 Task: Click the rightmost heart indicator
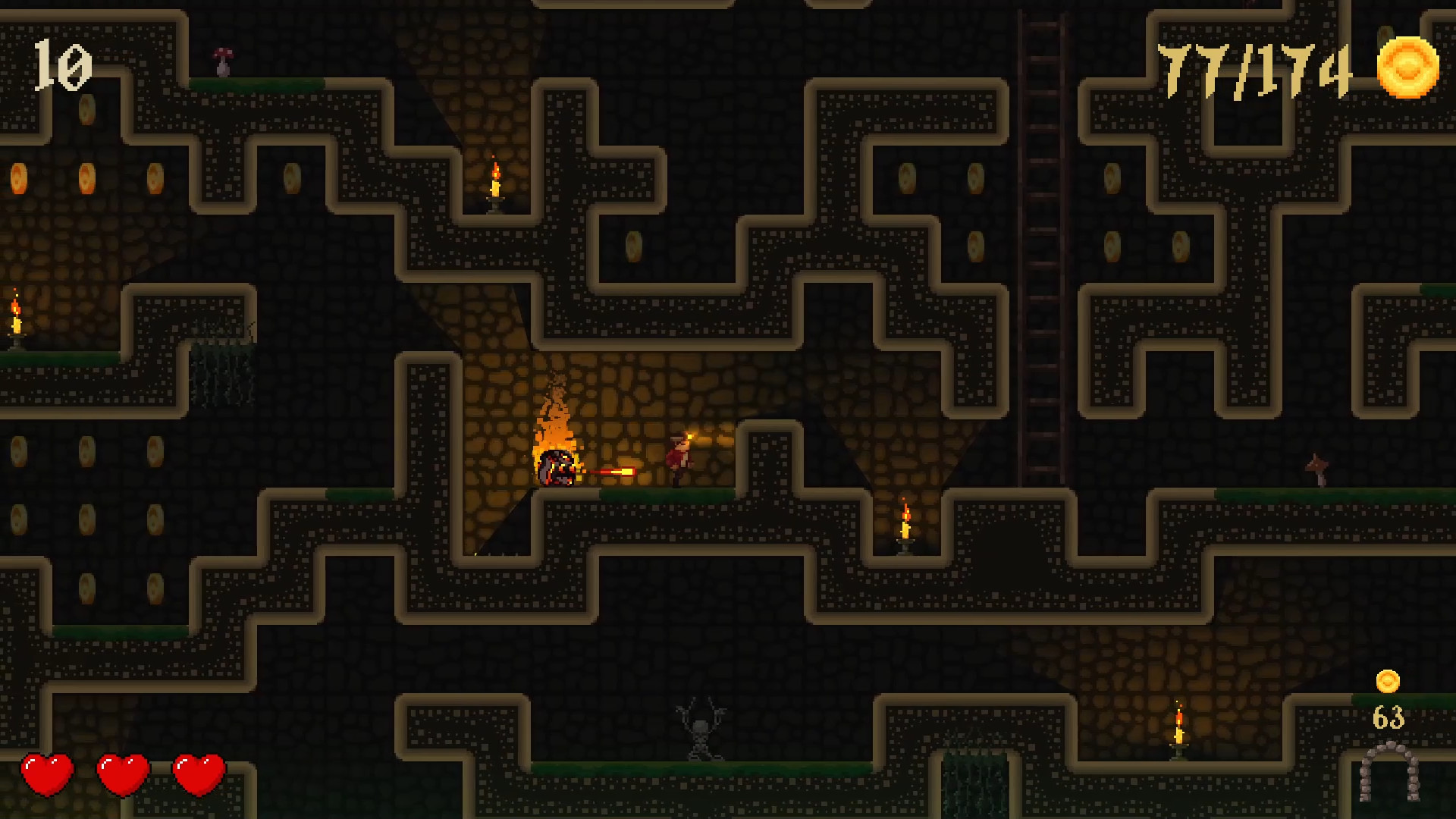[x=200, y=773]
